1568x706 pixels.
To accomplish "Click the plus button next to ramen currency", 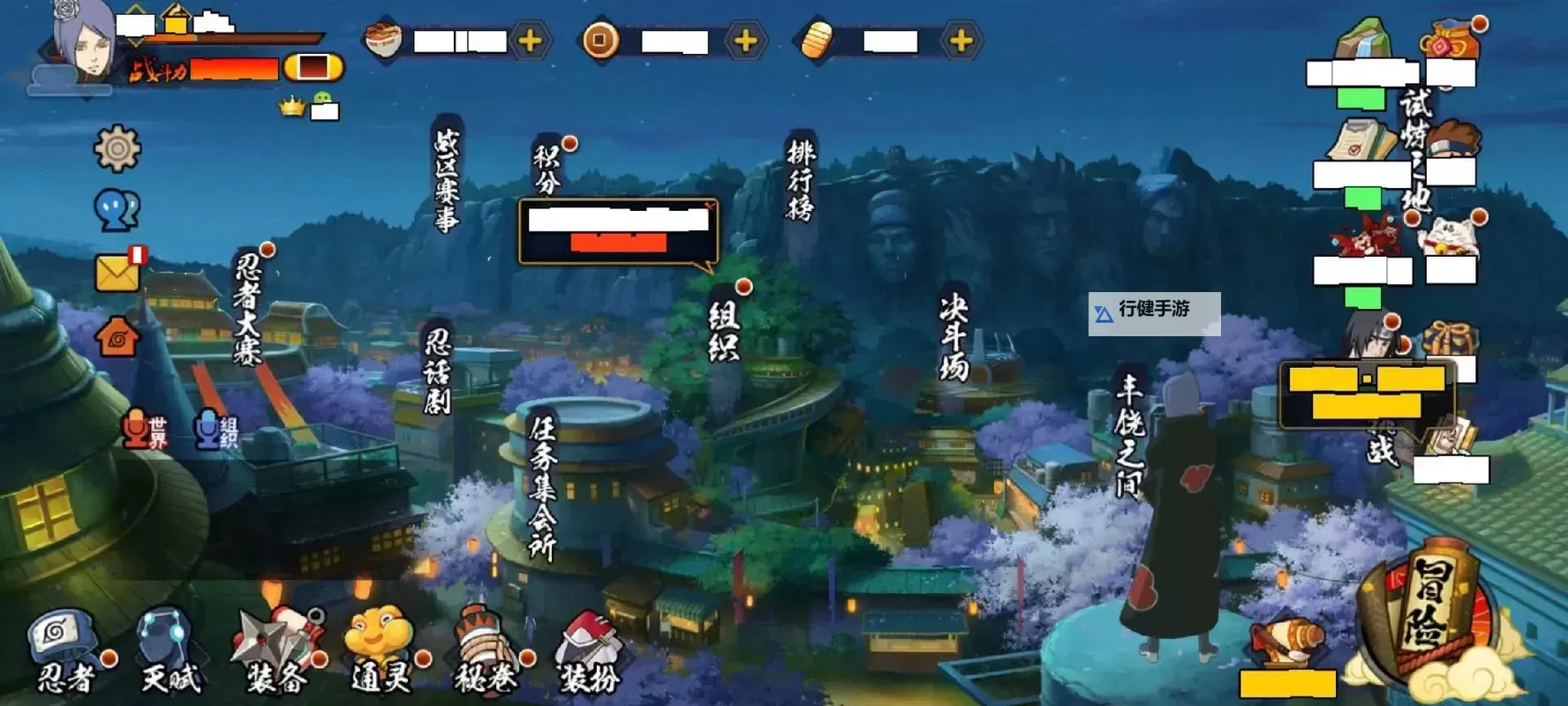I will (530, 39).
